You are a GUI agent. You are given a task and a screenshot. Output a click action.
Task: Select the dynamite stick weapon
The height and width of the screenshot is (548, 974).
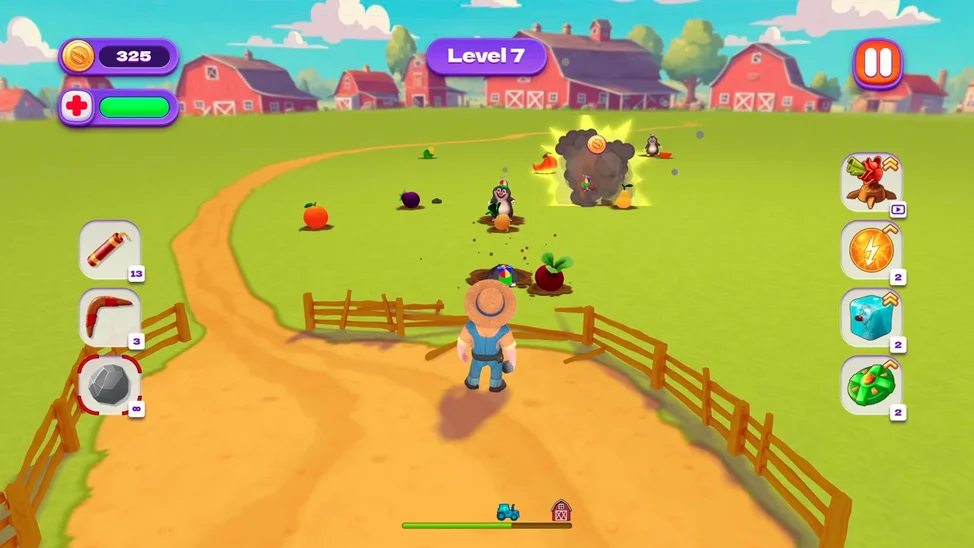pos(109,250)
